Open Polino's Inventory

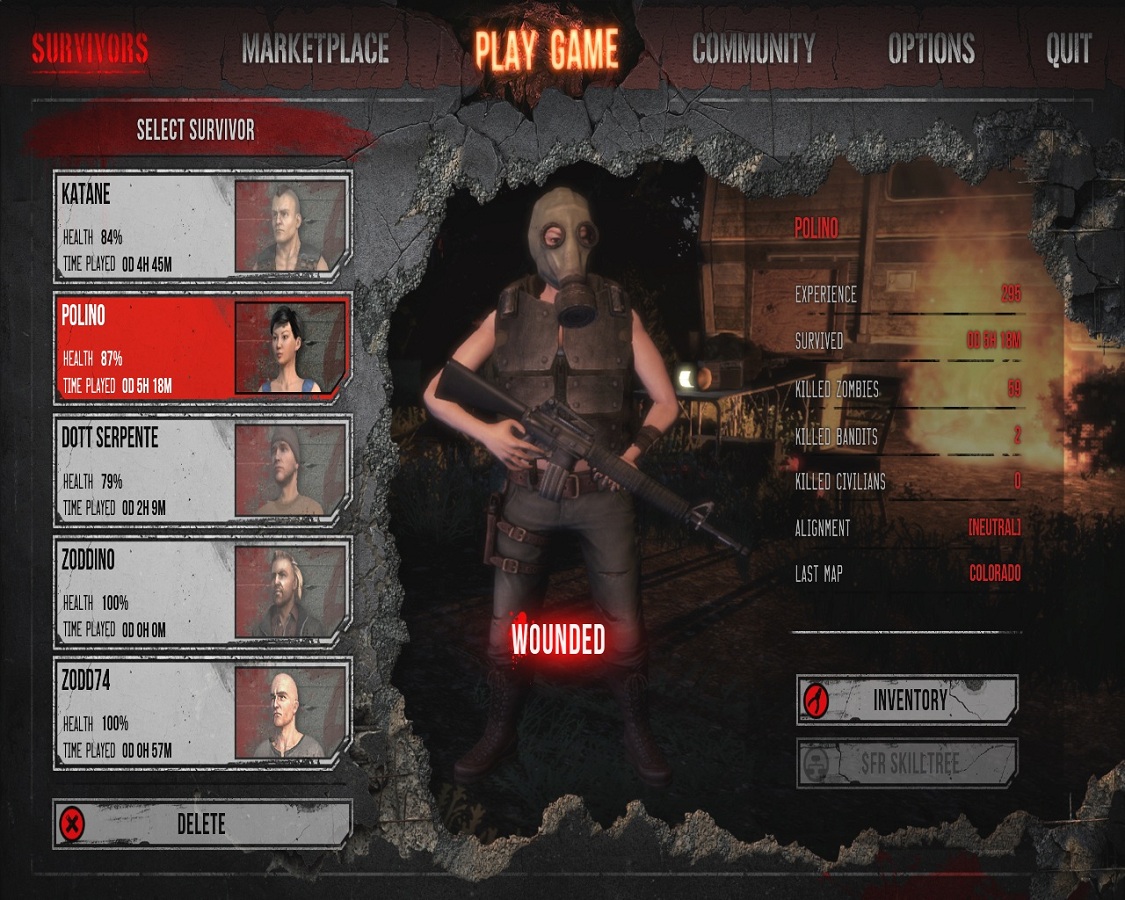pos(907,700)
